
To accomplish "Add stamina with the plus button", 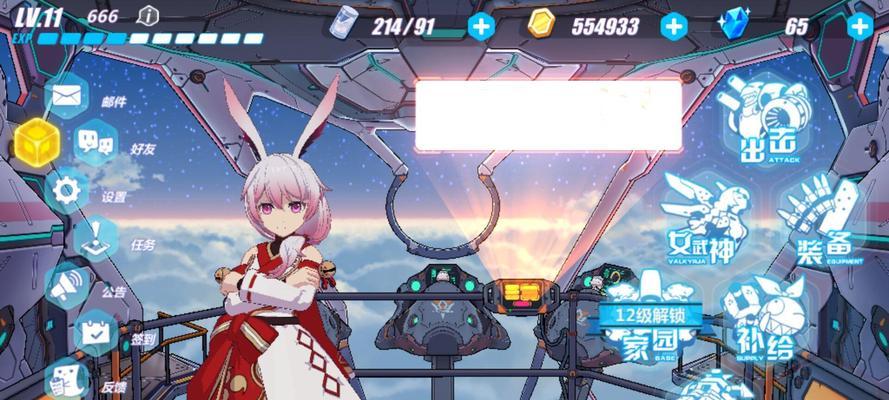I will click(481, 26).
